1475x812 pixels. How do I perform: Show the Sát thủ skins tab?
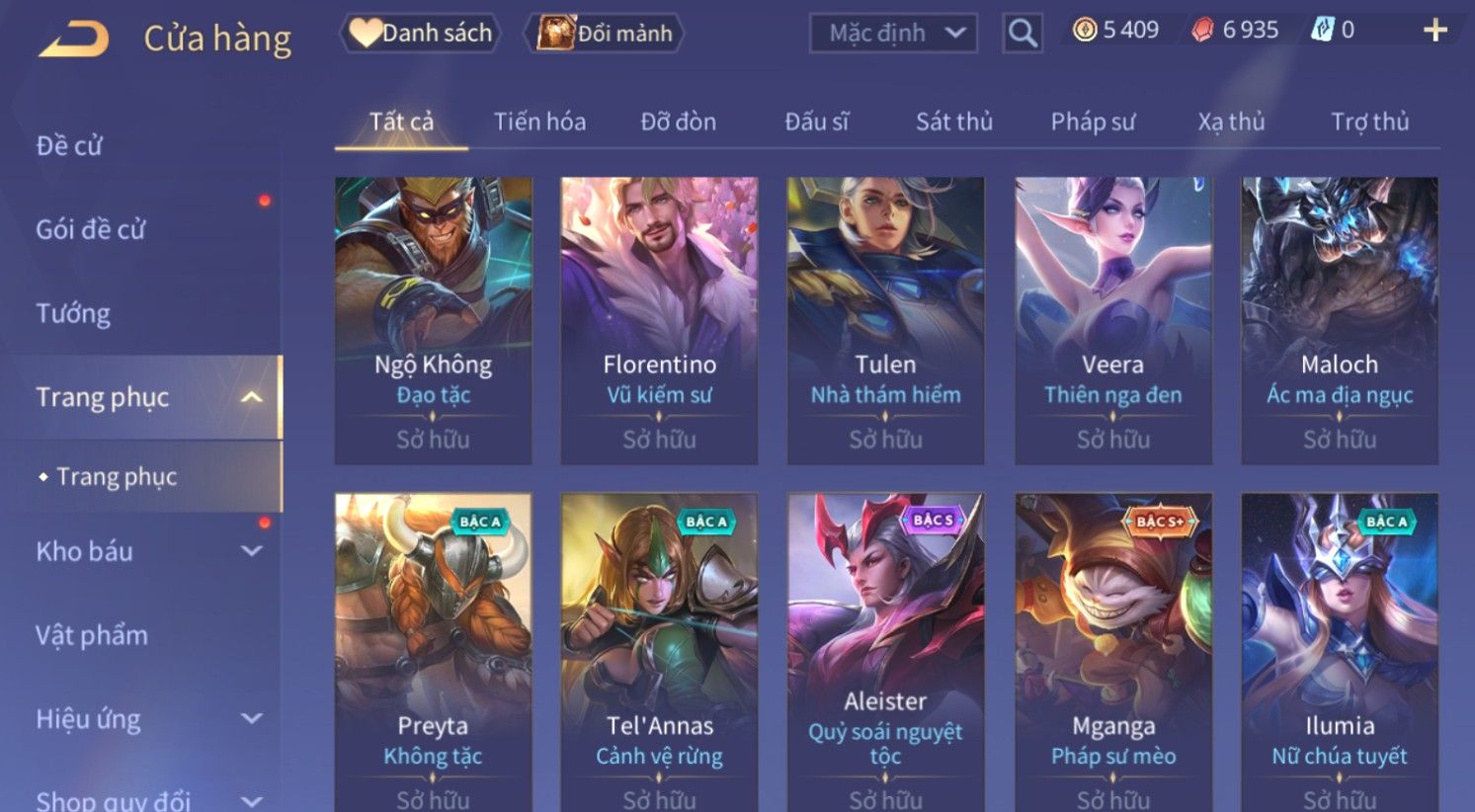(x=953, y=122)
